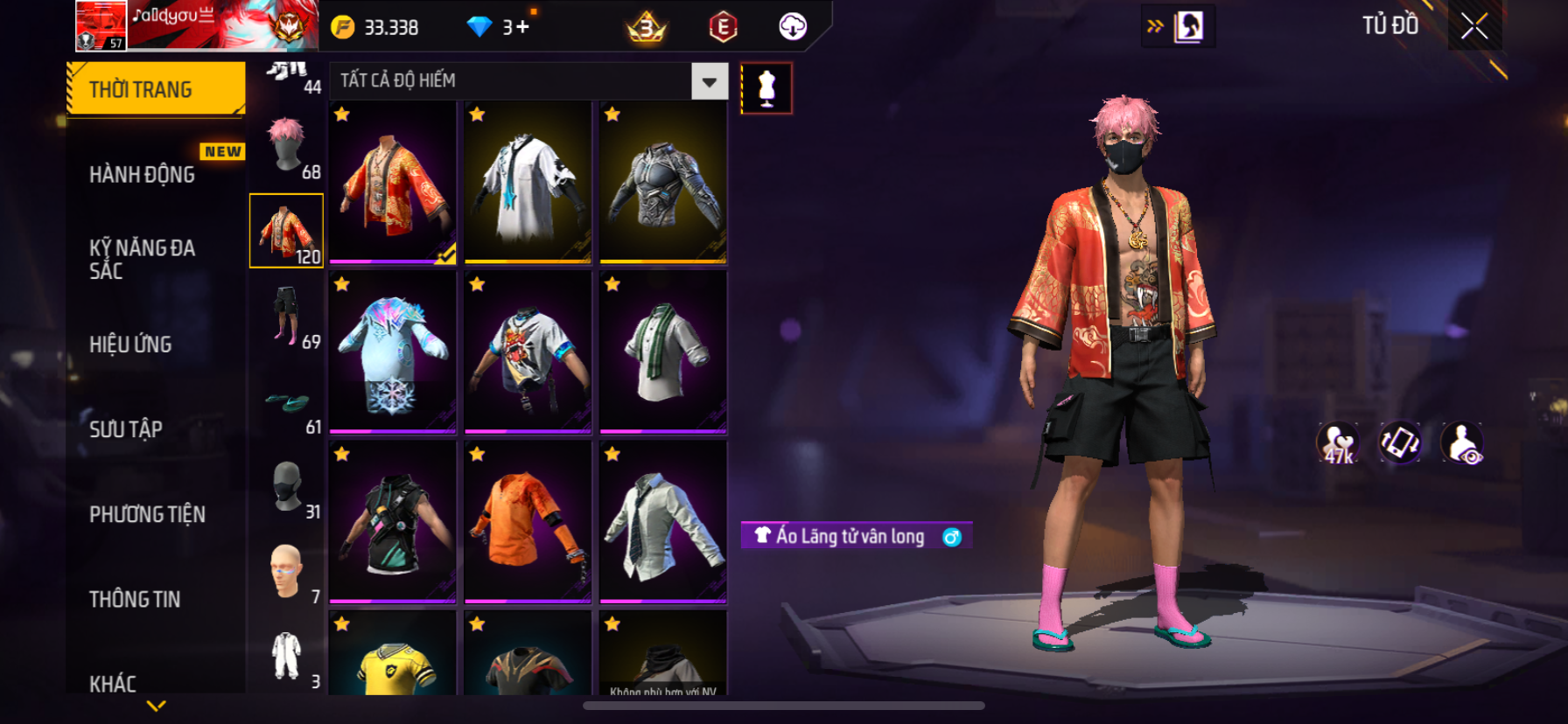Switch to the Phương Tiện tab
This screenshot has width=1568, height=724.
pos(148,514)
